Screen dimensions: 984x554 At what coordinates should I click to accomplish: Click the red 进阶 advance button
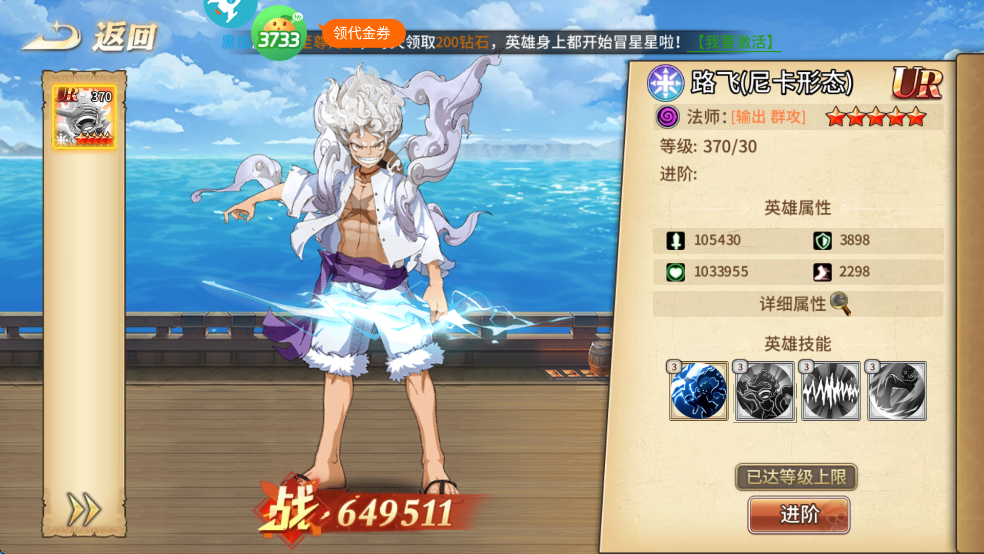point(799,515)
